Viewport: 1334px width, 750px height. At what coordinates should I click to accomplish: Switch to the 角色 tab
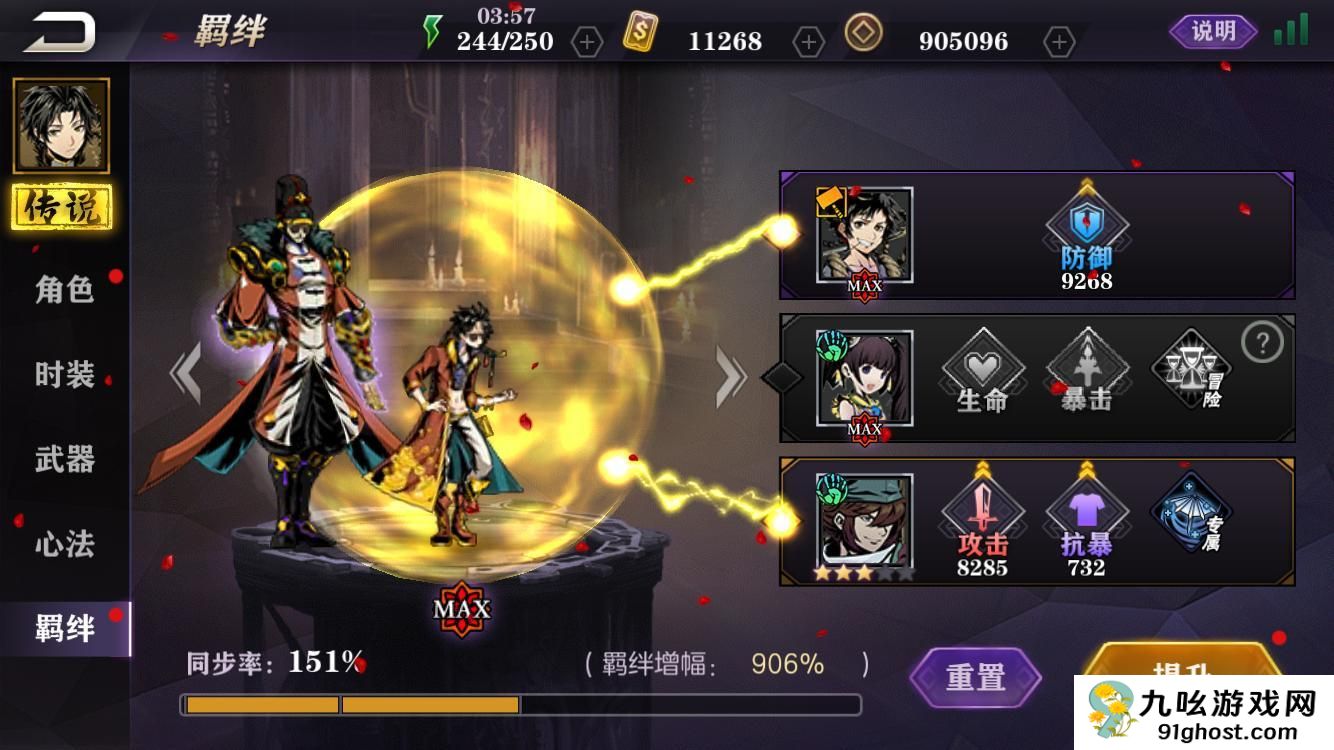(65, 290)
